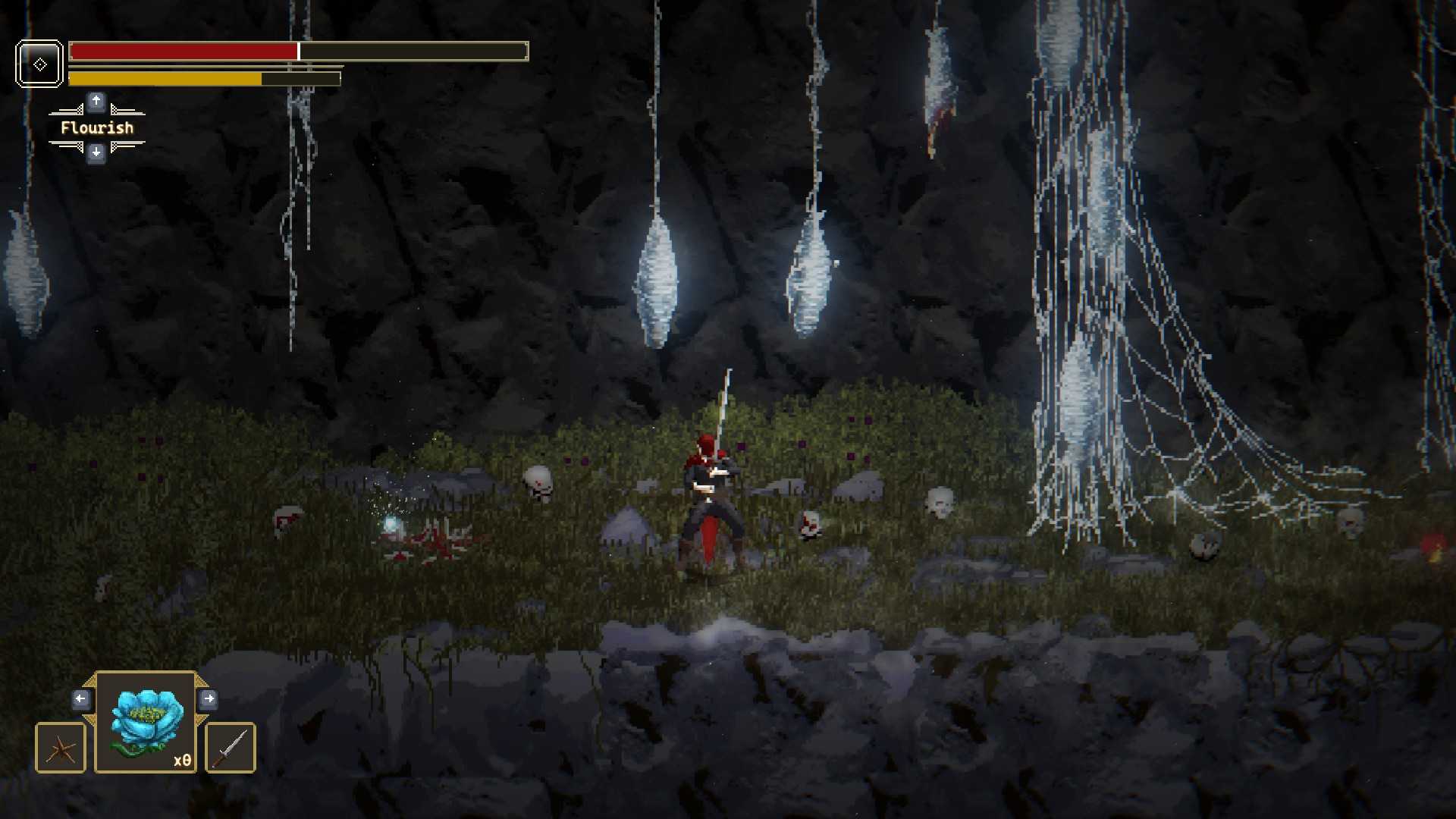1456x819 pixels.
Task: Click the sword weapon slot
Action: (x=231, y=748)
